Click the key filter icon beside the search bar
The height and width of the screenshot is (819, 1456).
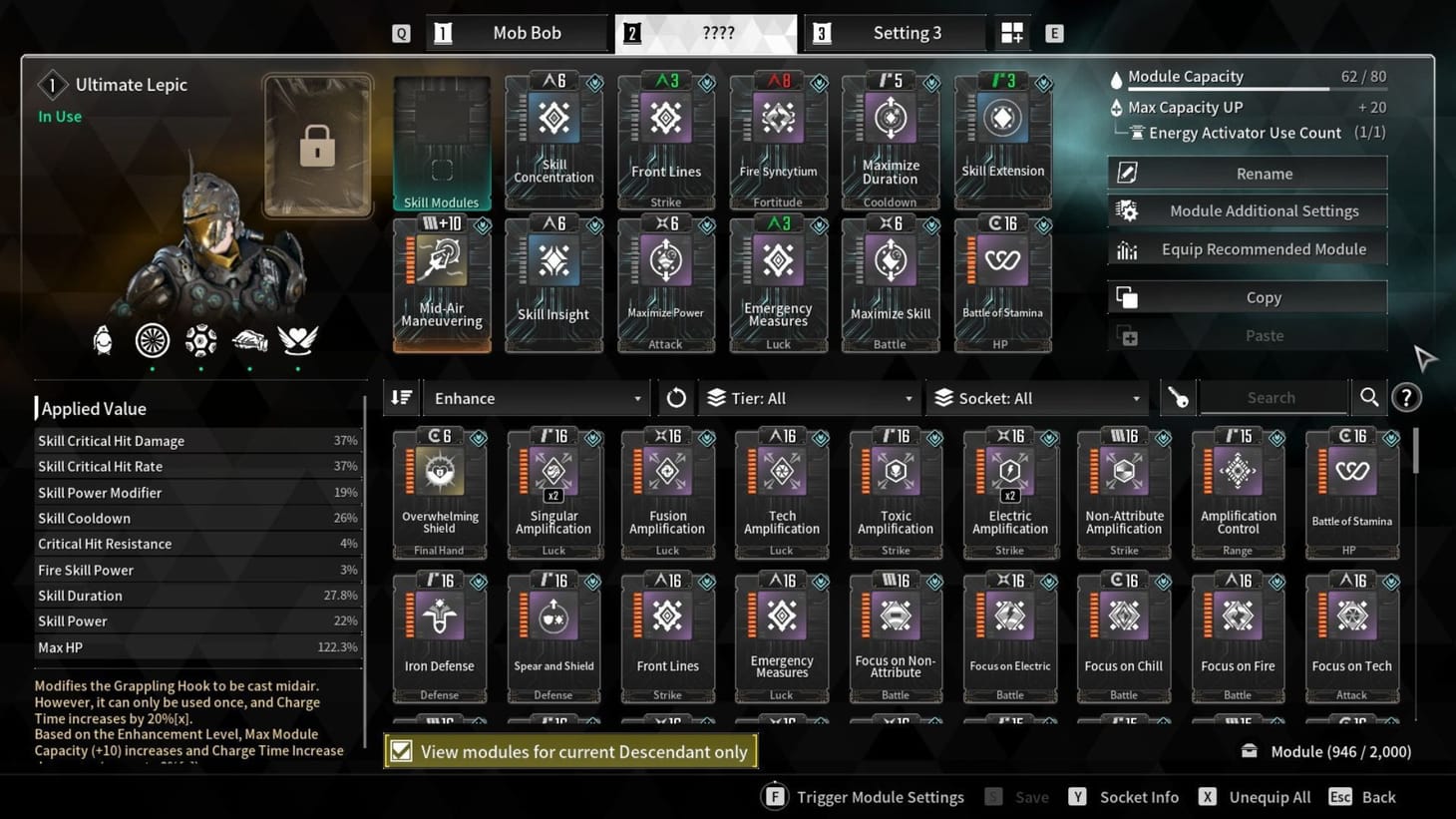tap(1179, 397)
